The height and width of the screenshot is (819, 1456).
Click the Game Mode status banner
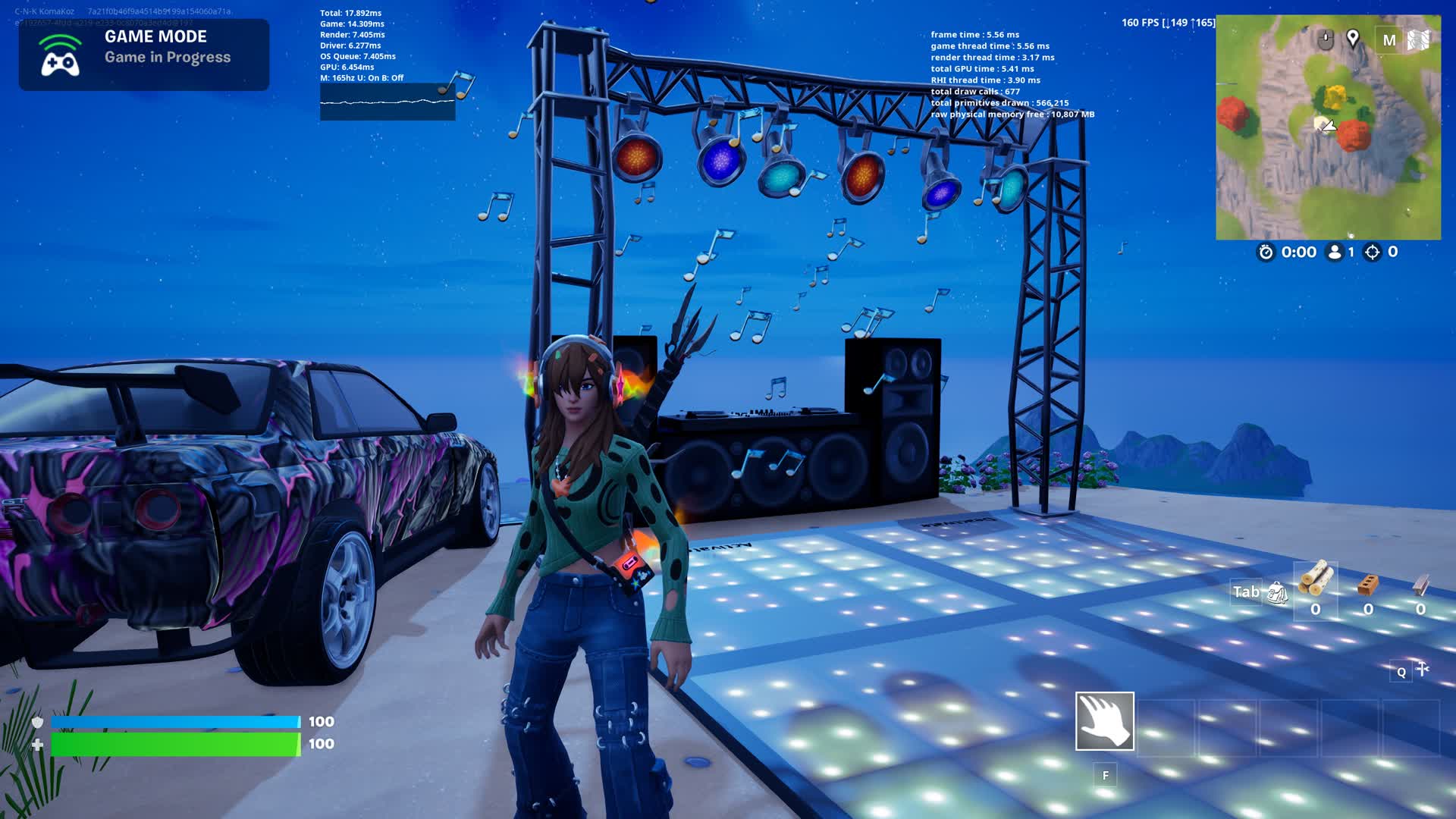pyautogui.click(x=144, y=55)
